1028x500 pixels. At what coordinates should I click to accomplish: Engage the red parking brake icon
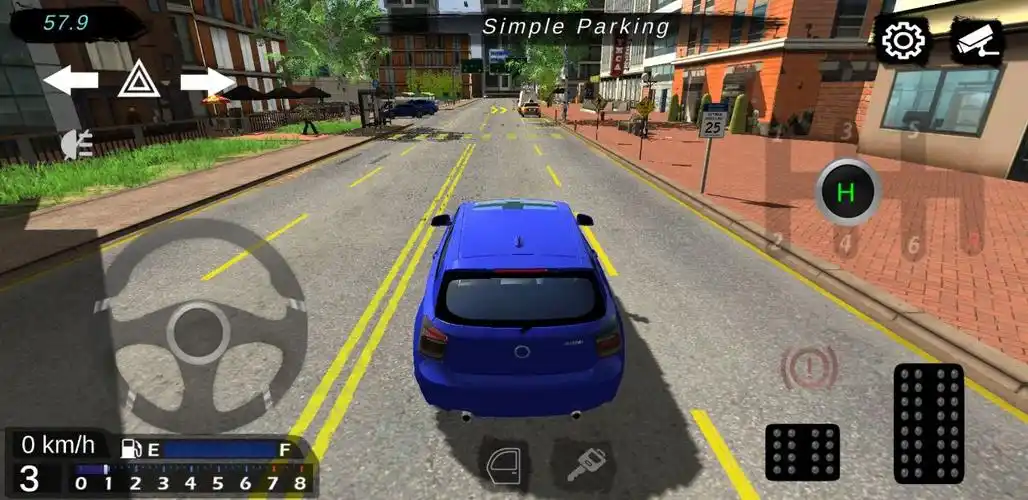tap(809, 367)
